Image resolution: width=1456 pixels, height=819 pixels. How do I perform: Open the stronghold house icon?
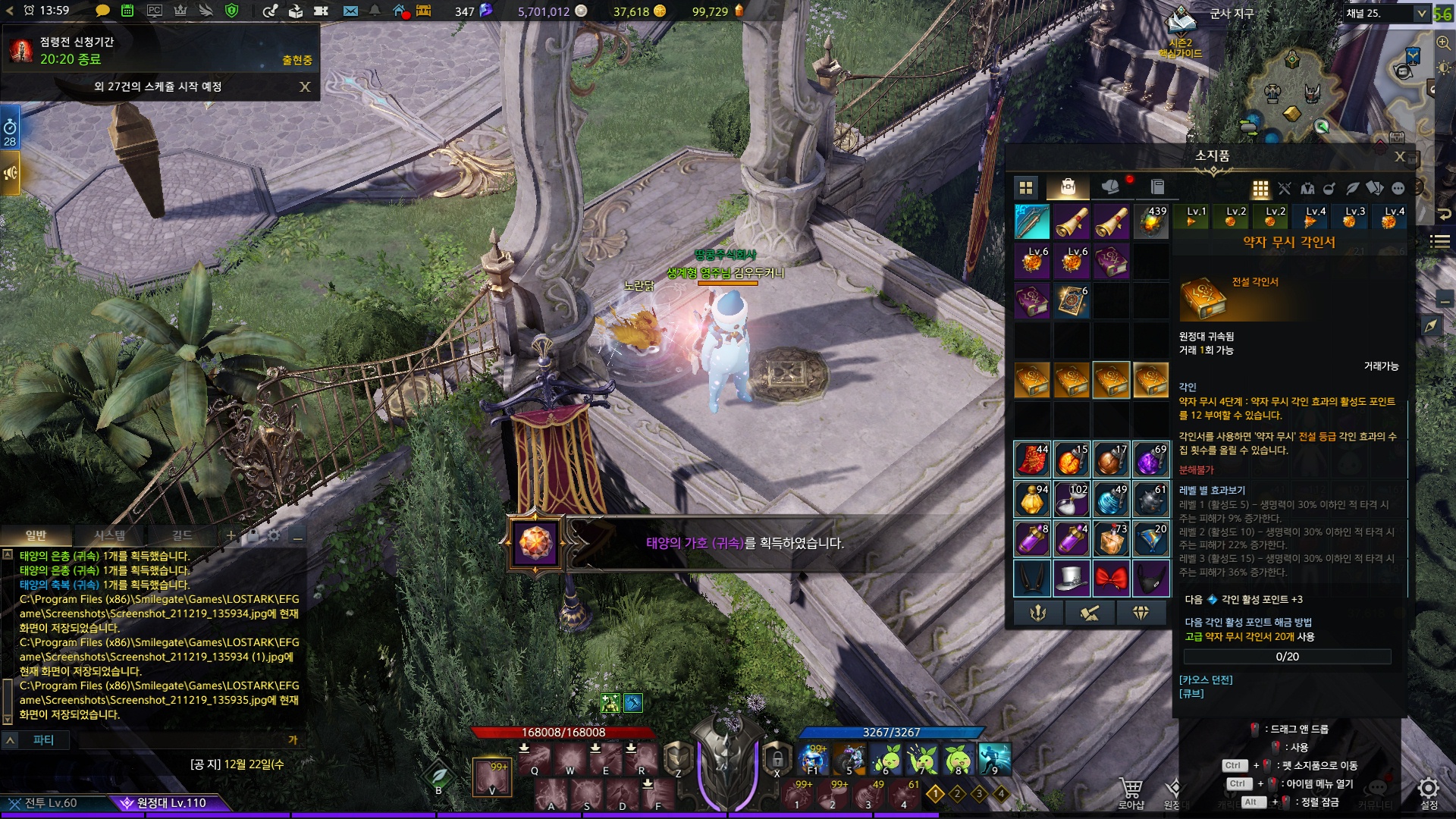point(400,11)
